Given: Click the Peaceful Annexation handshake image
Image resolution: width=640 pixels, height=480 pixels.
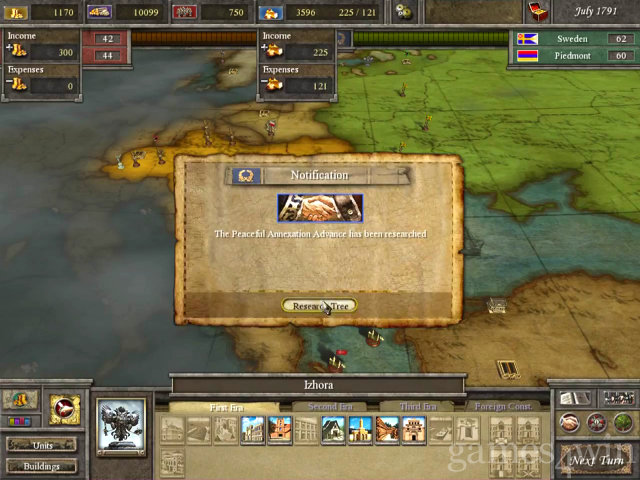Looking at the screenshot, I should click(x=320, y=208).
